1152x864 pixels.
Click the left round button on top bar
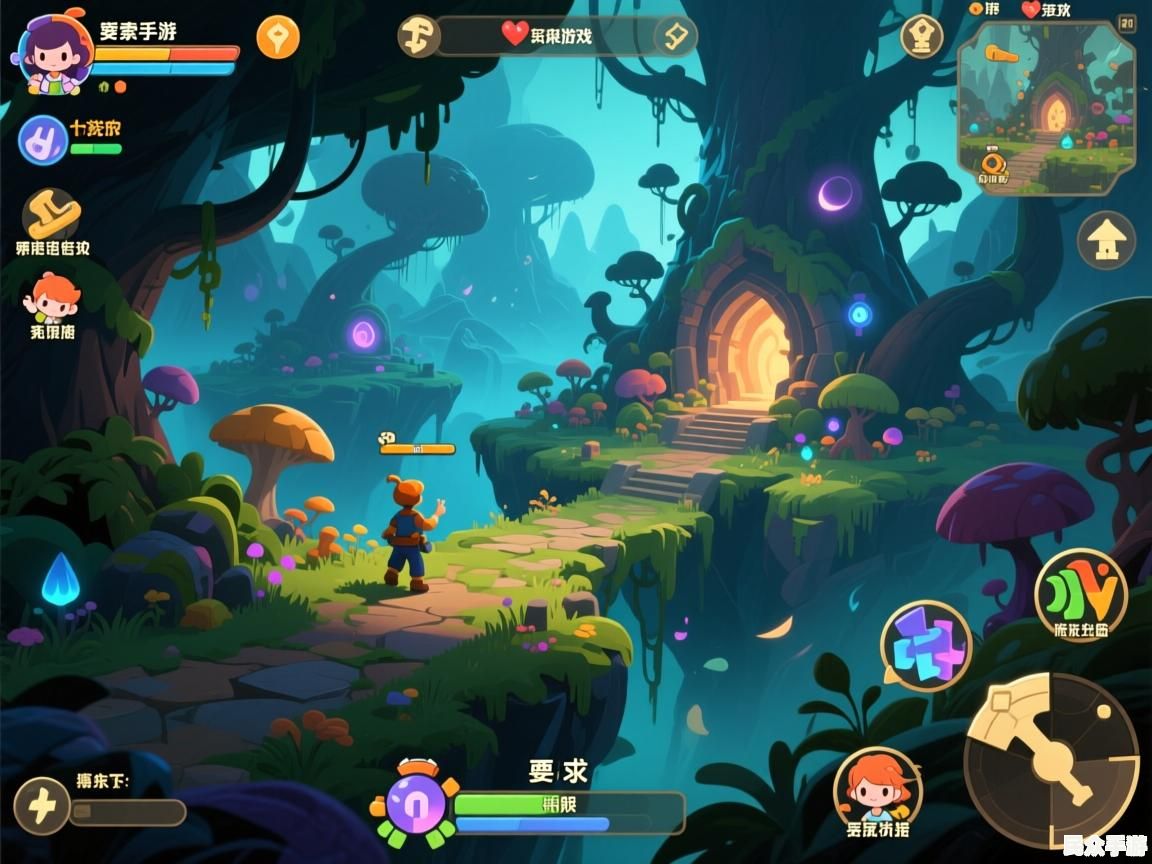(x=418, y=36)
